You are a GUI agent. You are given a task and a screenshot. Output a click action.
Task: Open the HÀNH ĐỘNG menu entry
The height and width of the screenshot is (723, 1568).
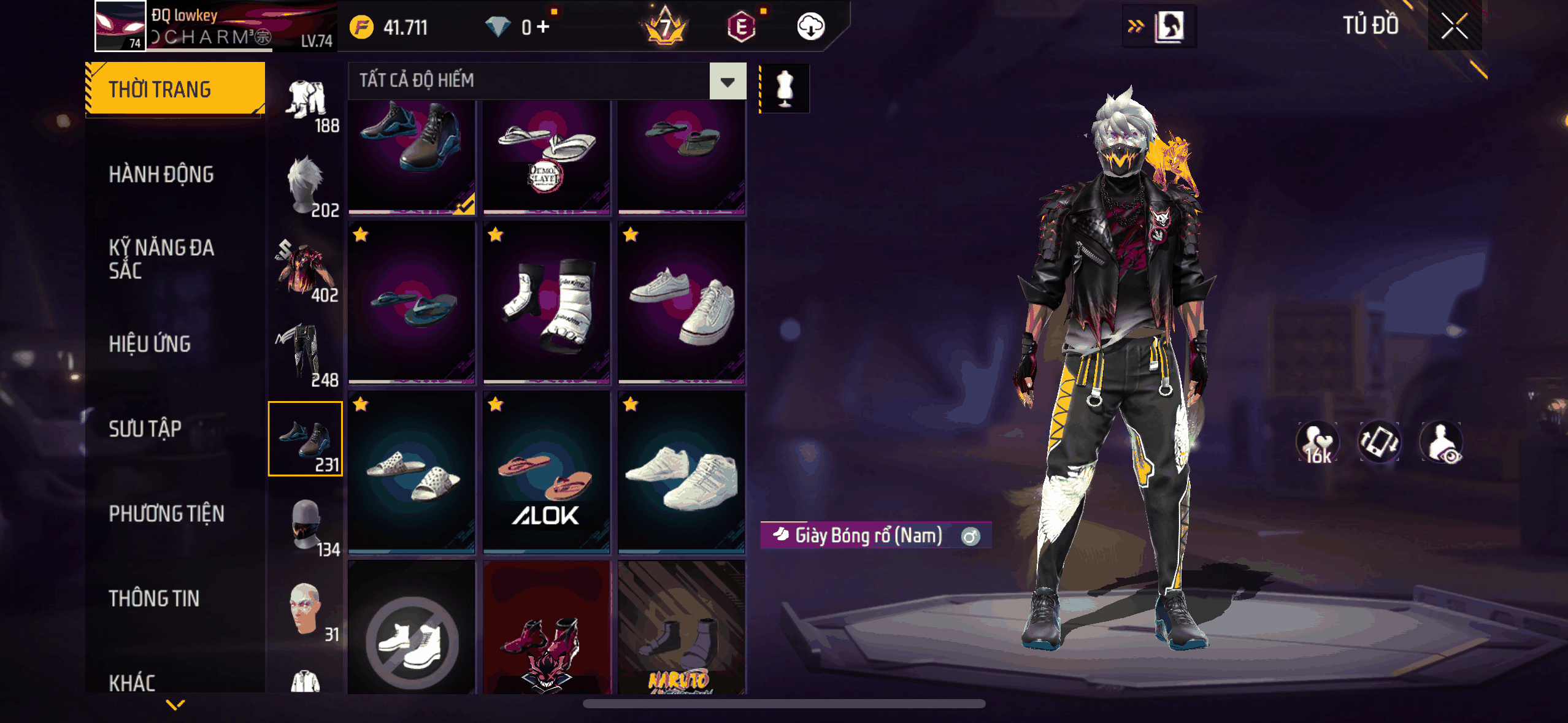pos(161,175)
